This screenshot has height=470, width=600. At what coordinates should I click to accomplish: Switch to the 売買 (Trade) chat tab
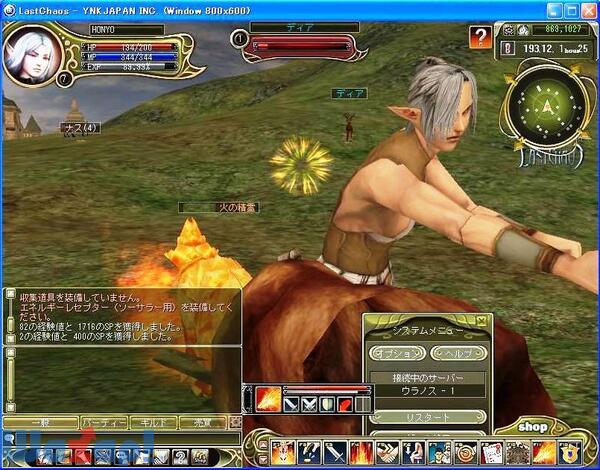pos(204,423)
